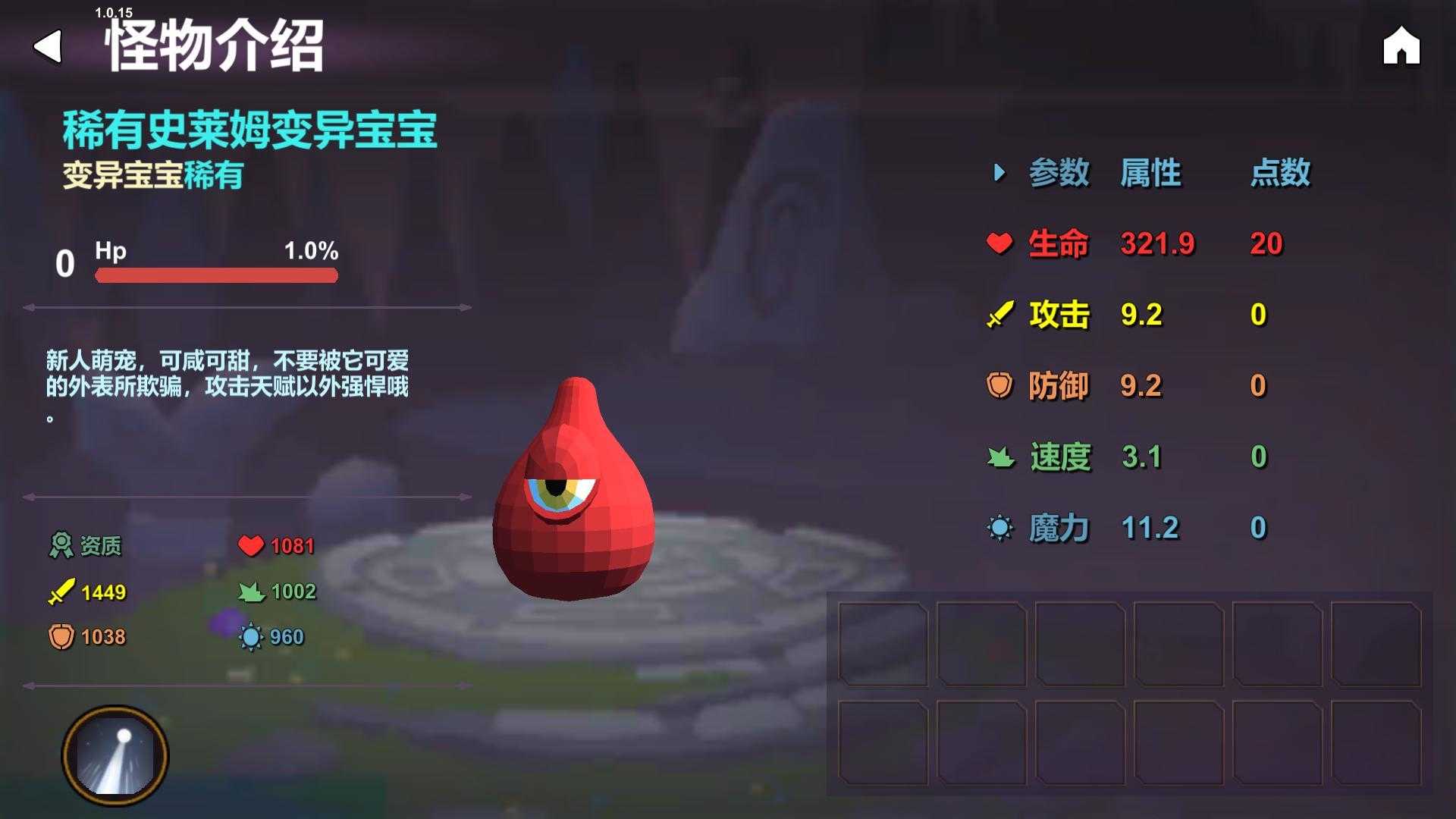Select the shield 防御 defense stat icon
Screen dimensions: 1456x819
pos(999,384)
